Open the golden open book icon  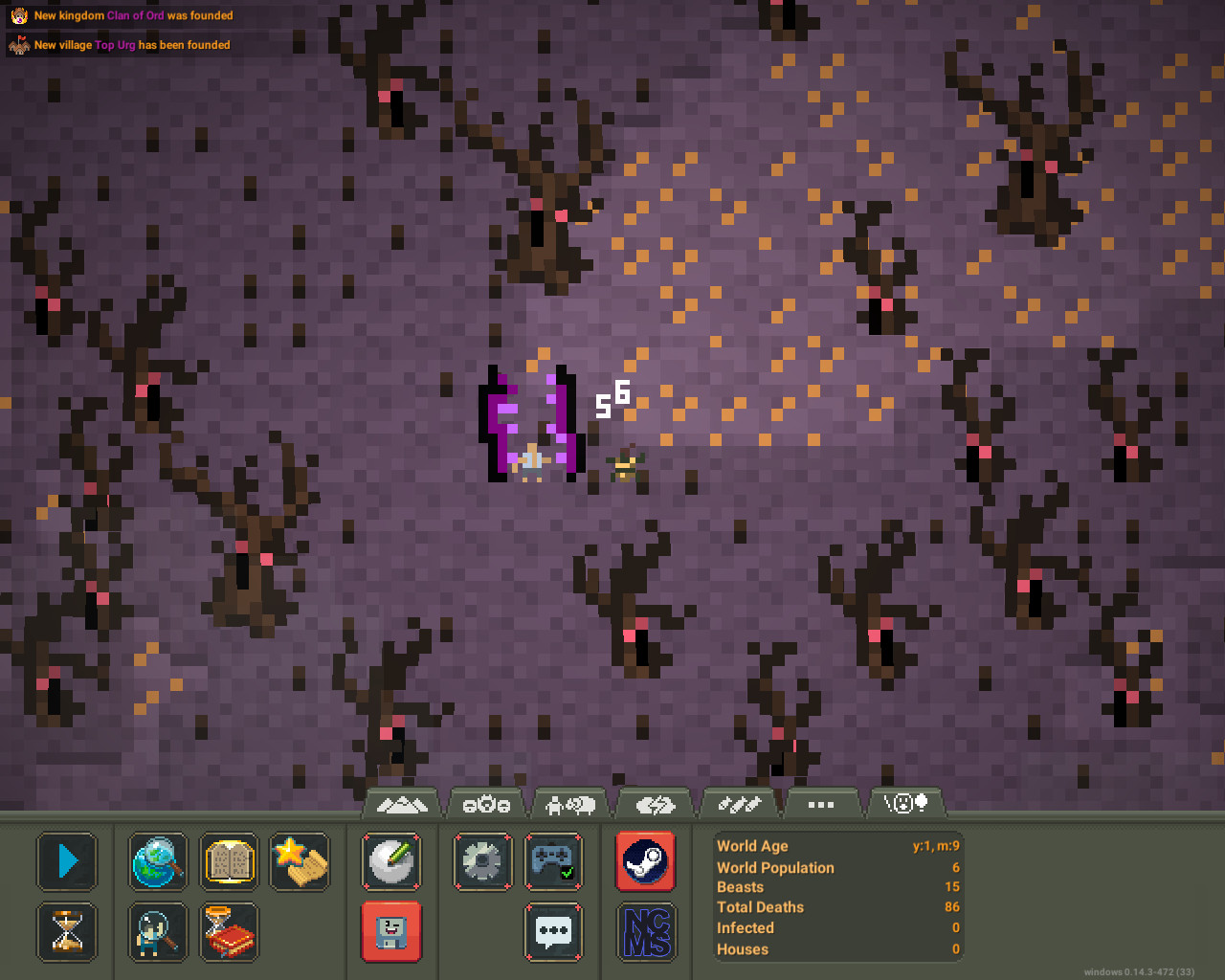(x=230, y=861)
